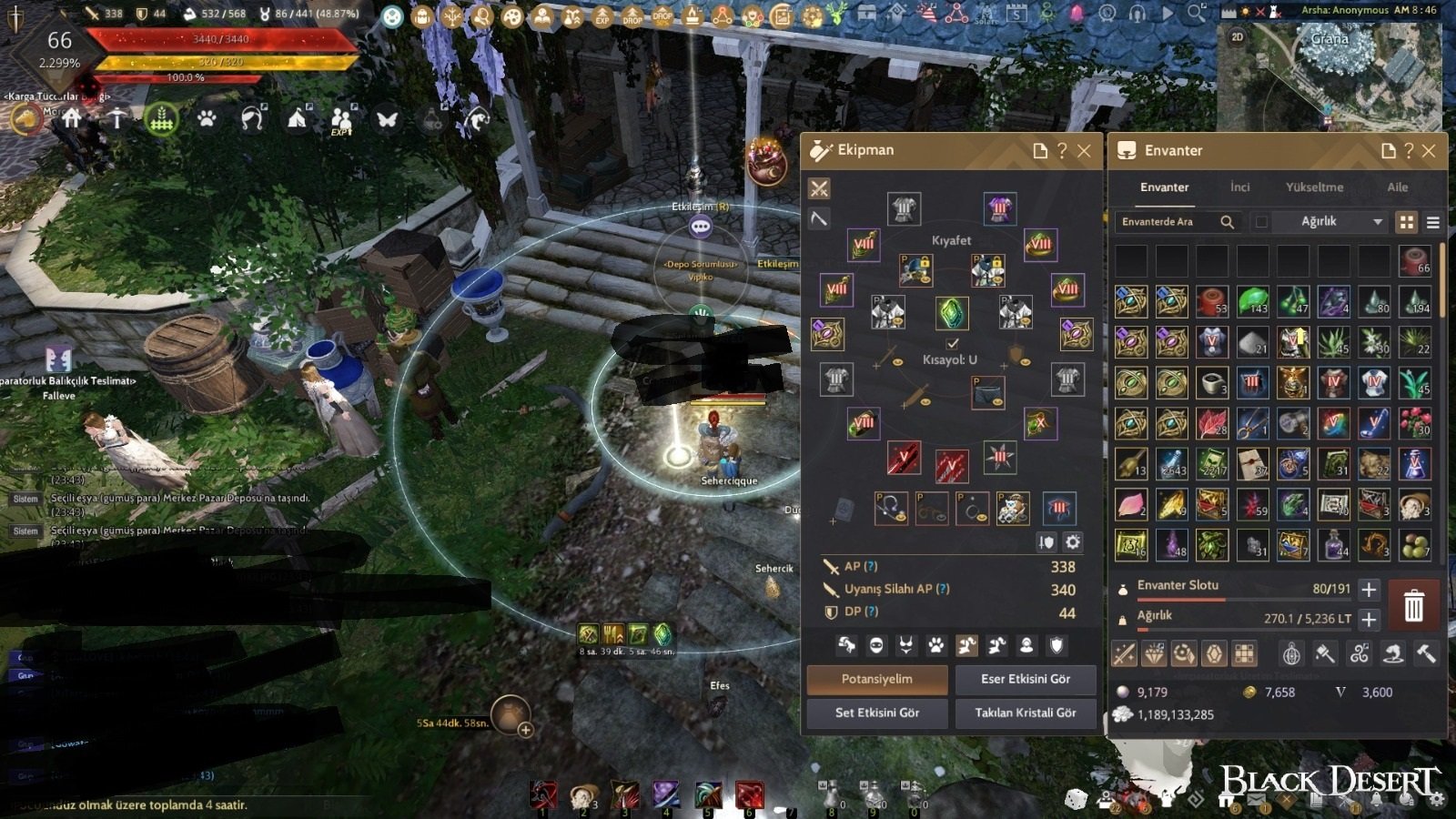Open Eser Etkisini Gör
This screenshot has height=819, width=1456.
pyautogui.click(x=1025, y=679)
